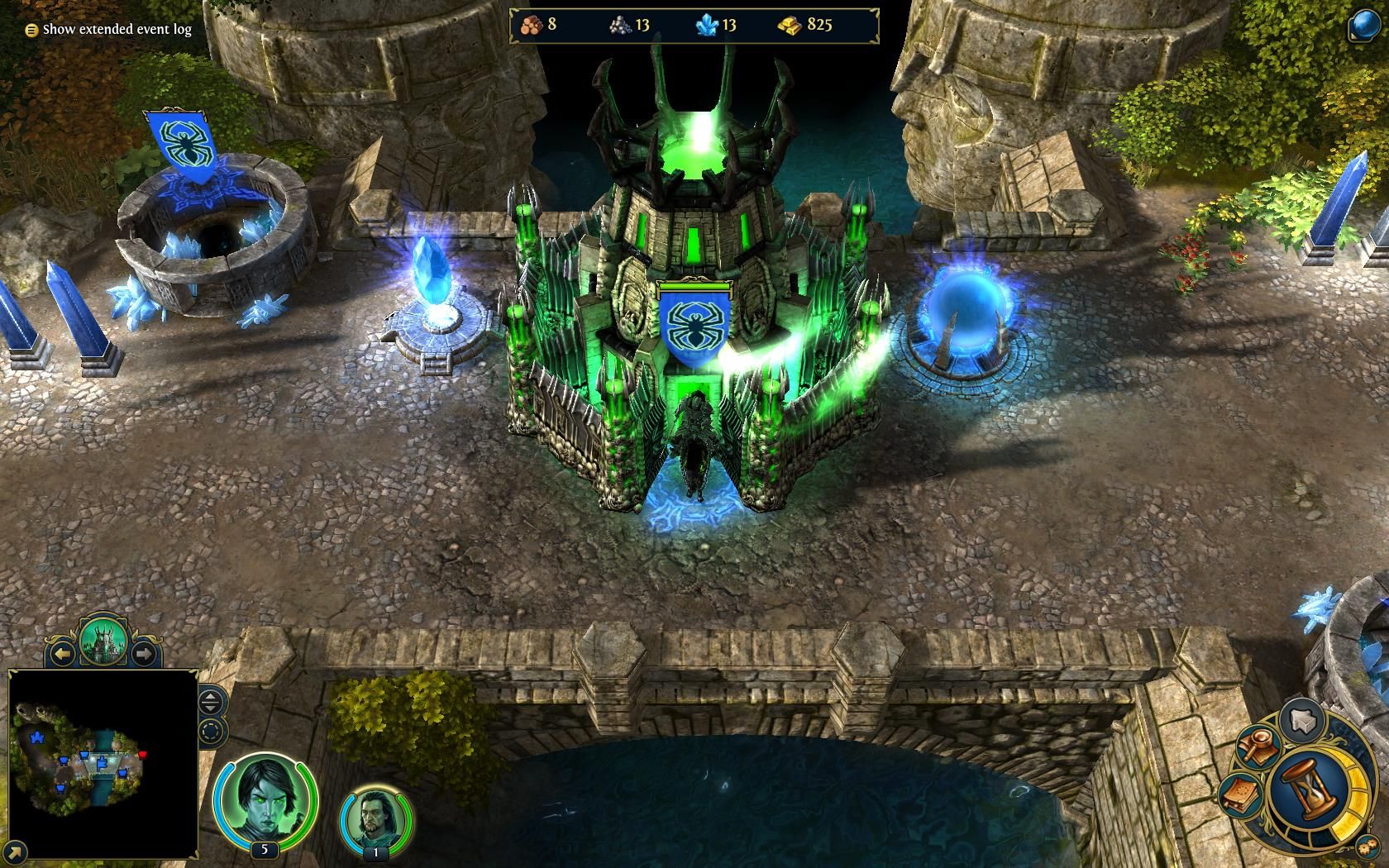The height and width of the screenshot is (868, 1389).
Task: Select the green Necropolis town portrait above minimap
Action: (x=105, y=639)
